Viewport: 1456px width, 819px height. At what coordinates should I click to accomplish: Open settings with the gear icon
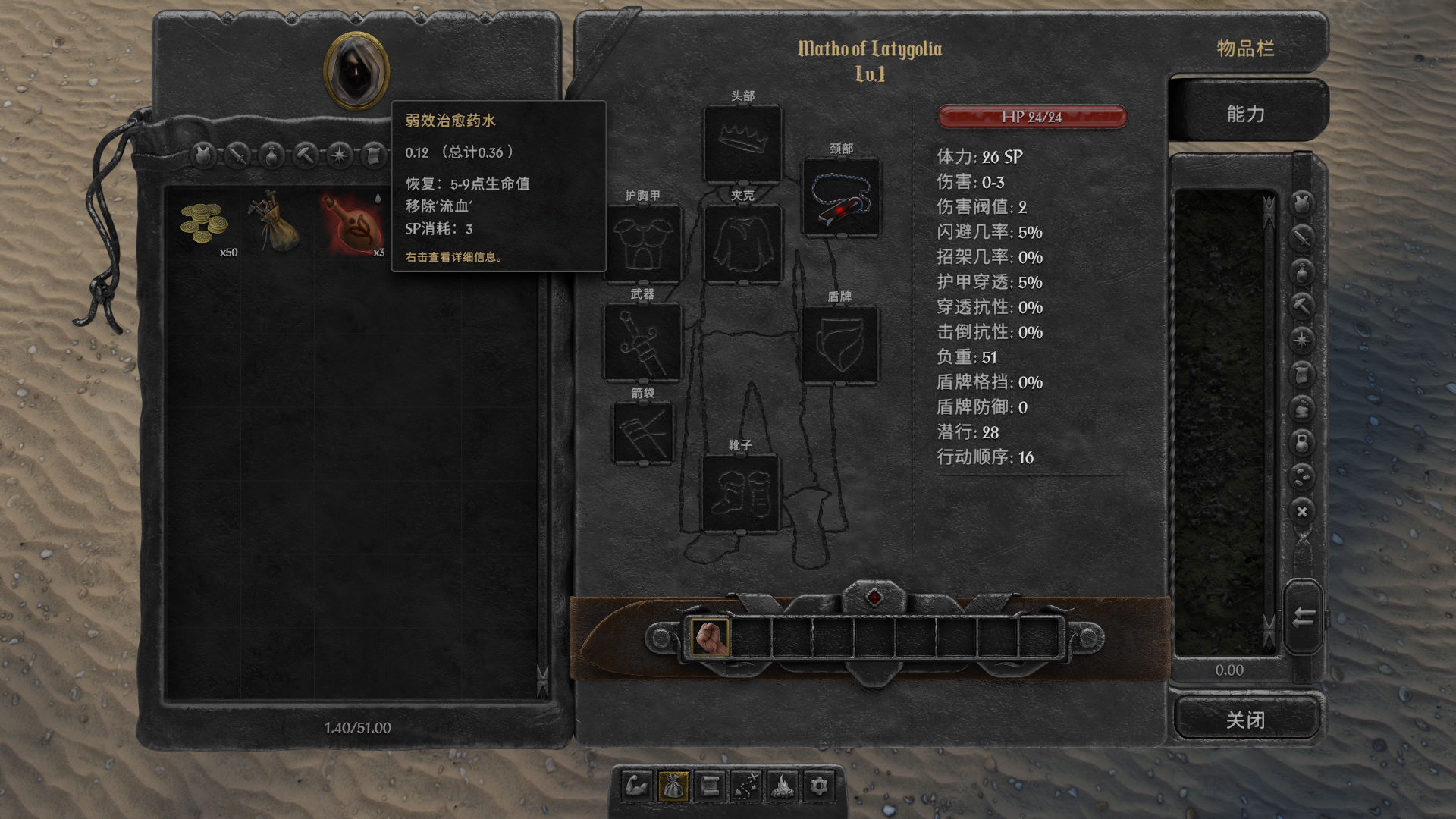pos(819,786)
